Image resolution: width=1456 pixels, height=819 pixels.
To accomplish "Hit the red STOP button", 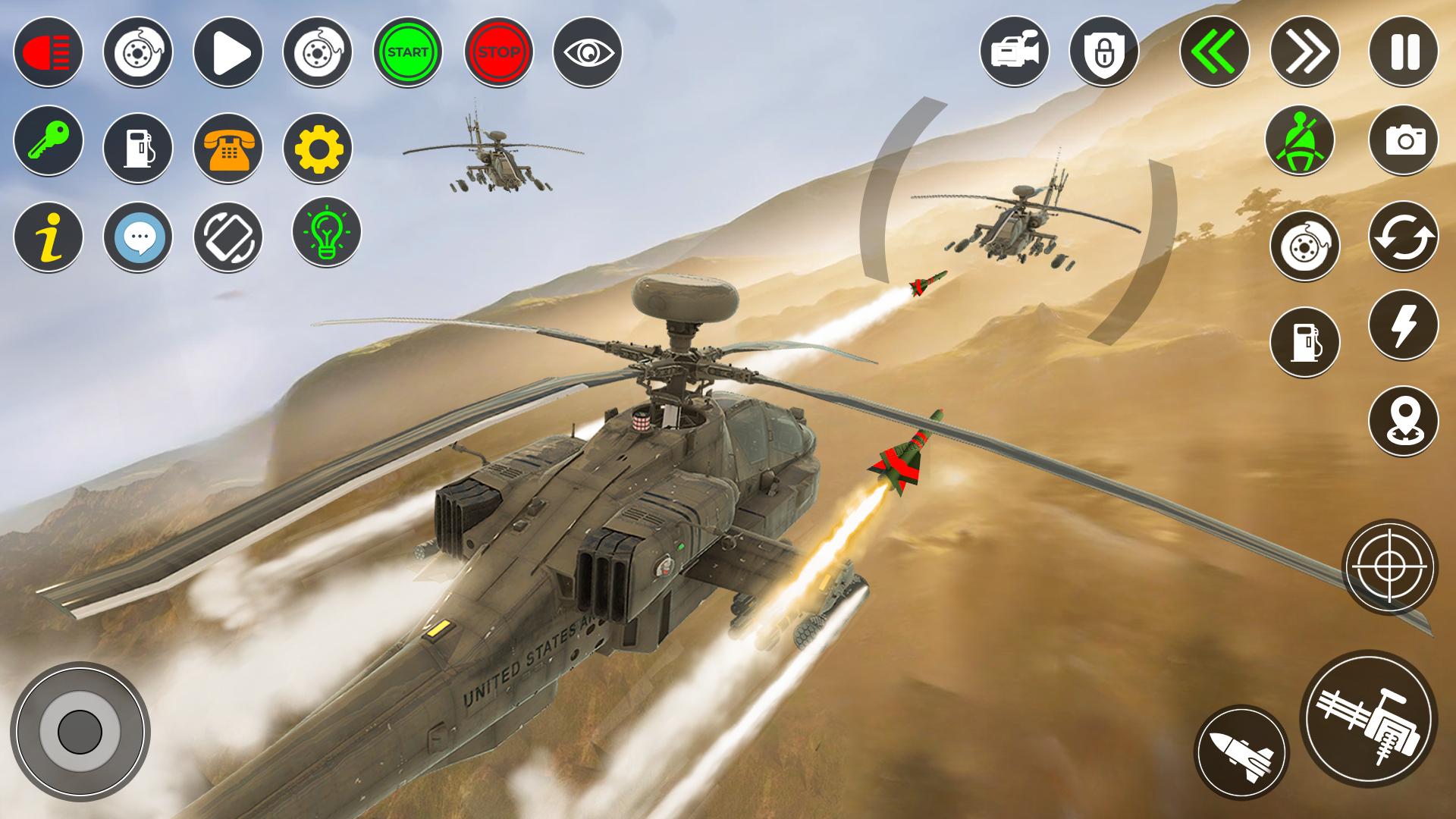I will (x=498, y=52).
